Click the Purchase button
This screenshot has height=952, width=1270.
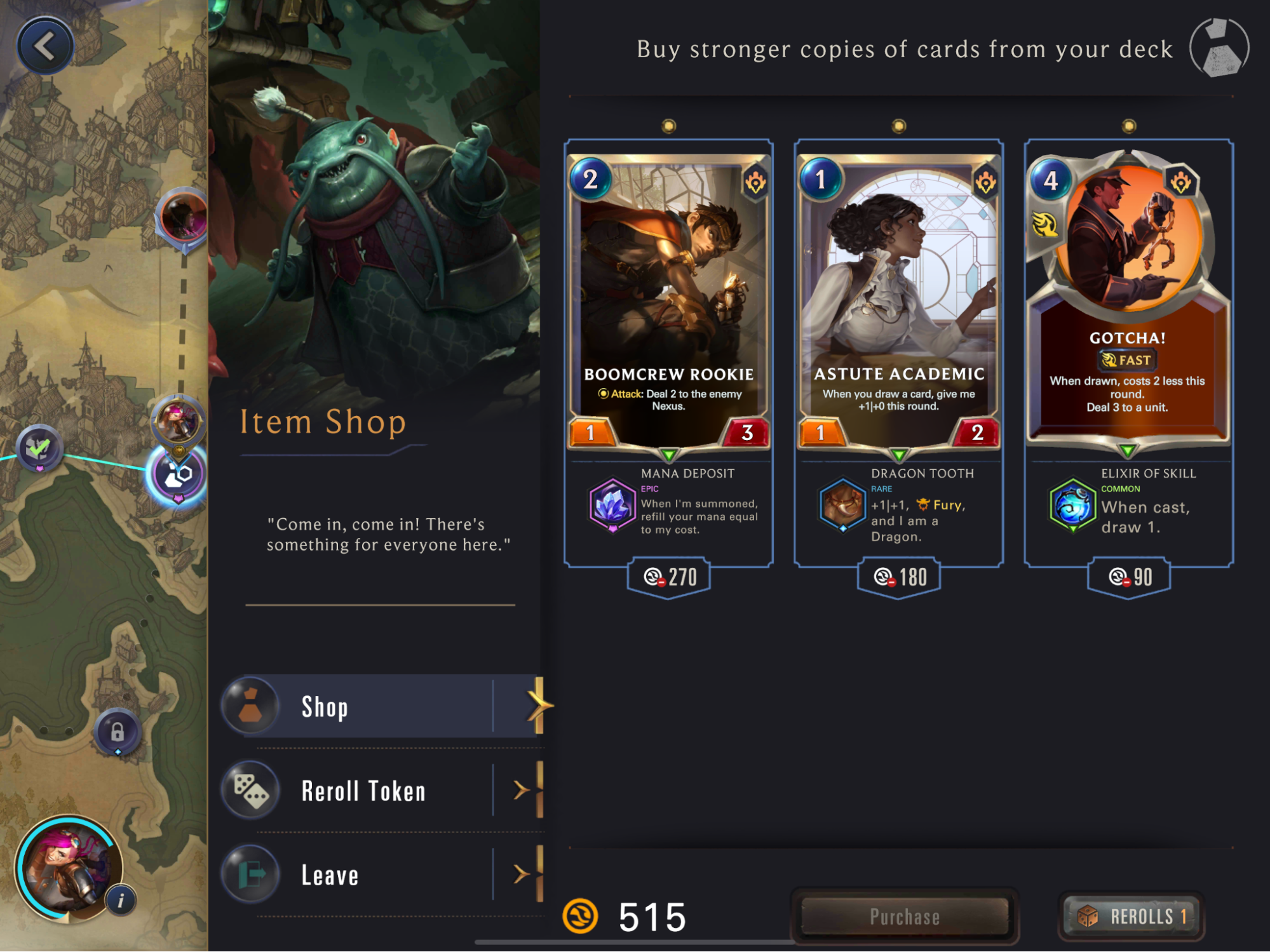(904, 916)
